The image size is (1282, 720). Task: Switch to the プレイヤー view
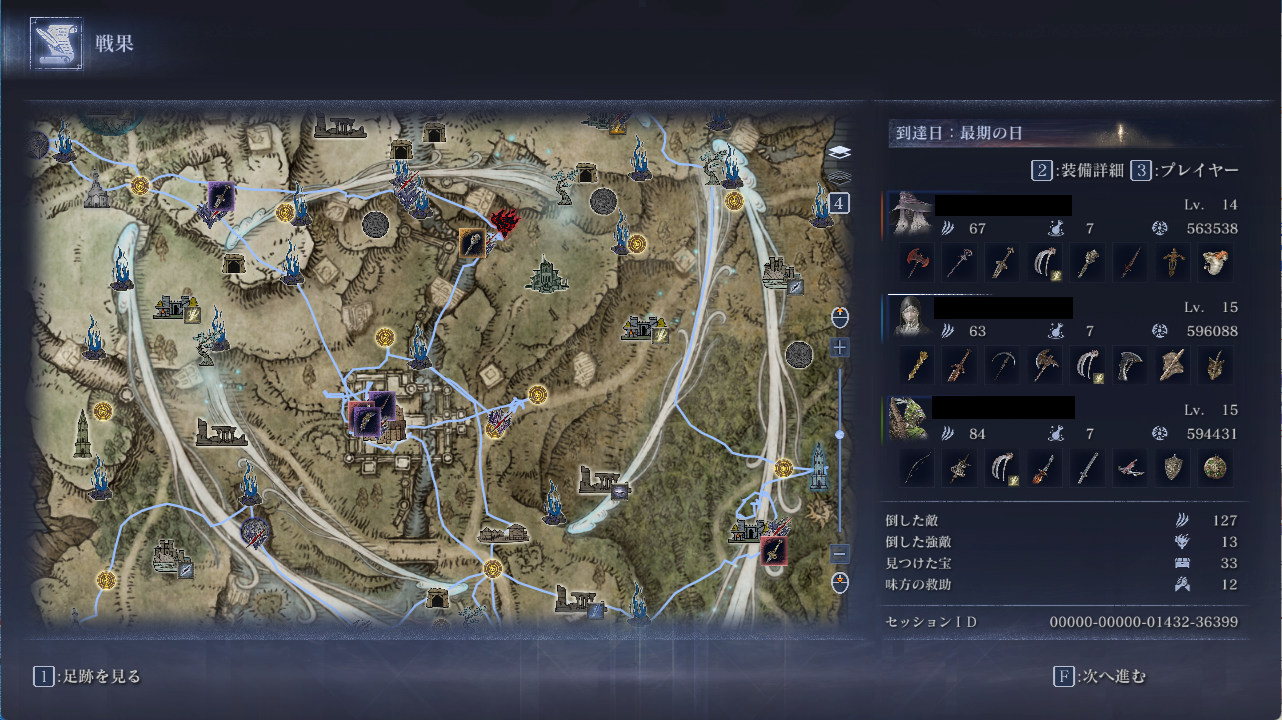(x=1186, y=170)
